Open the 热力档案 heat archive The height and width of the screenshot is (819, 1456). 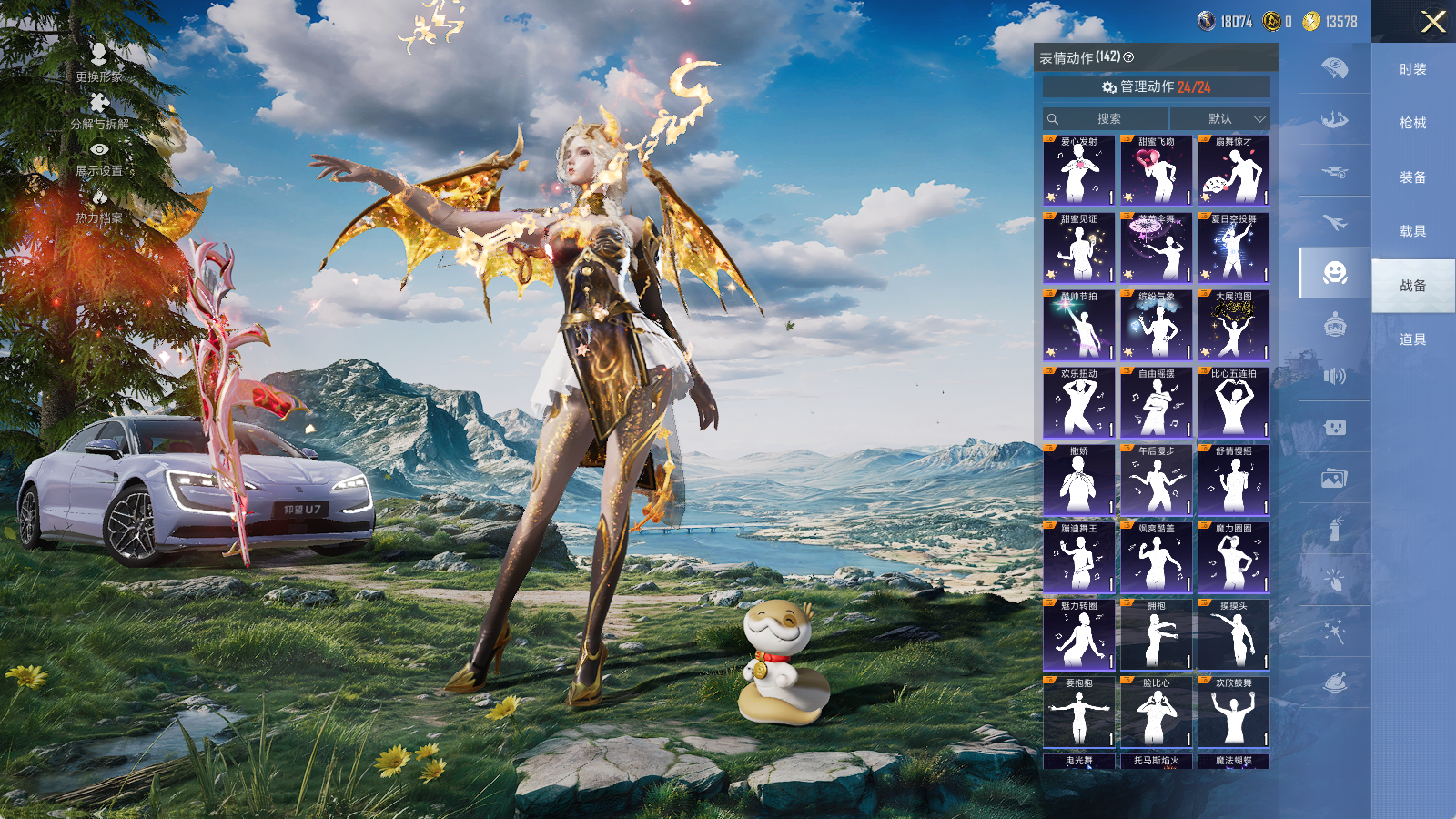tap(99, 207)
